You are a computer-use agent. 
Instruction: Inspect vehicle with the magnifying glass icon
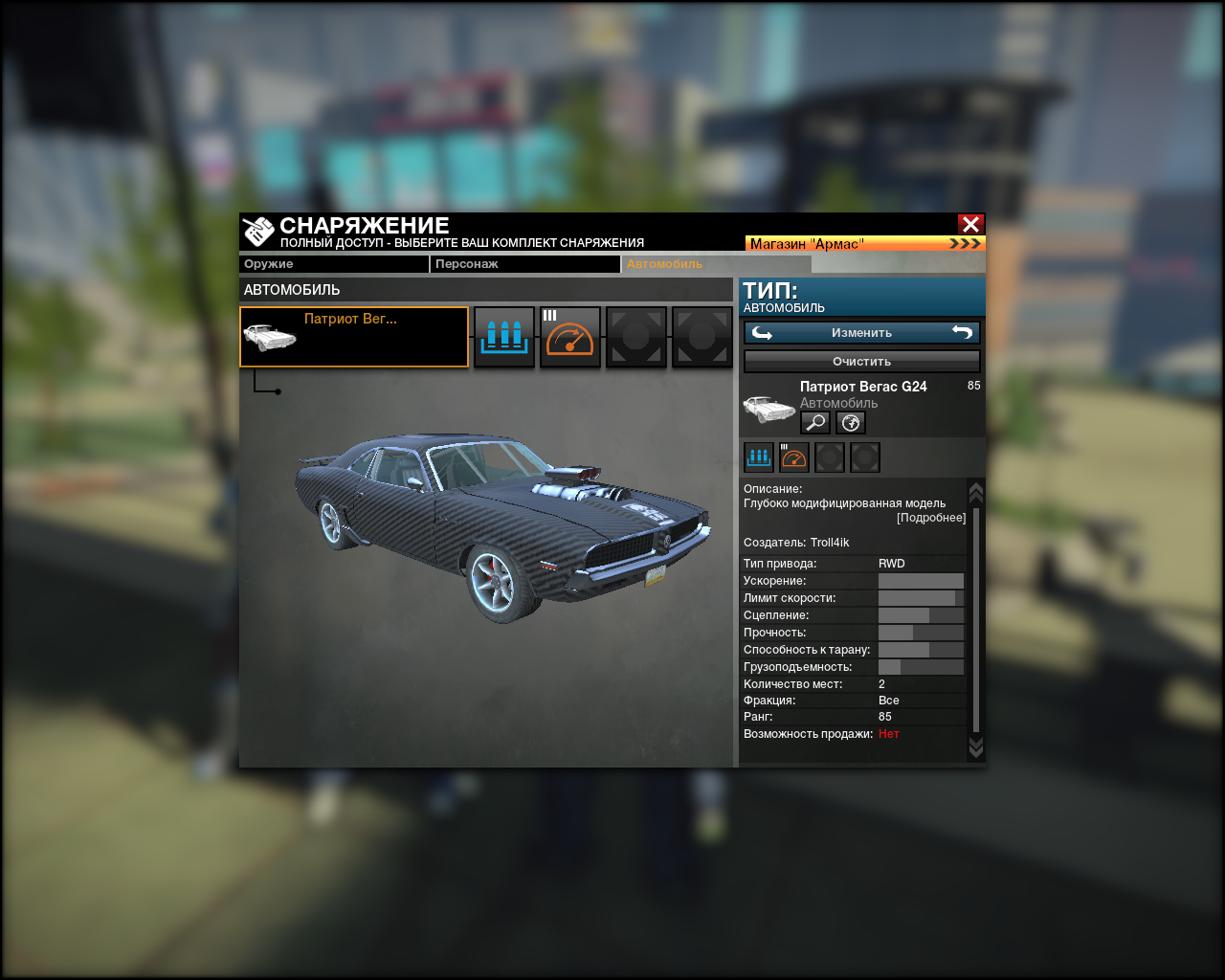click(x=815, y=423)
